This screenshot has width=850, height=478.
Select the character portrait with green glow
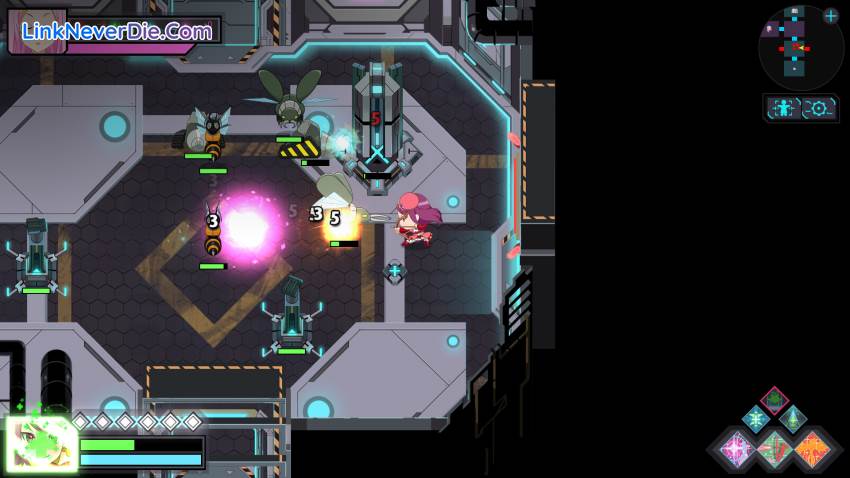42,443
